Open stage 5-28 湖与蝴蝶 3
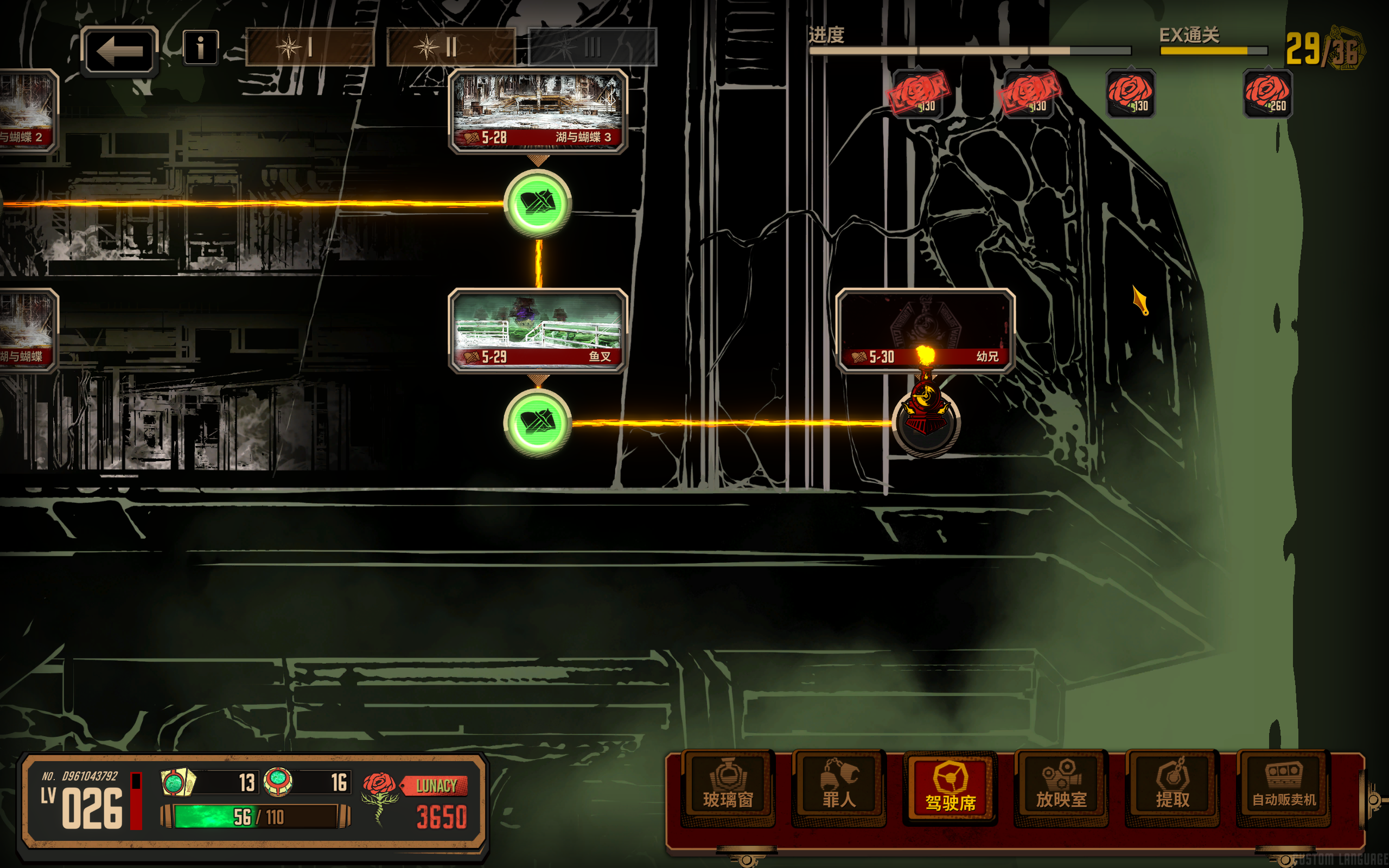This screenshot has height=868, width=1389. tap(538, 111)
